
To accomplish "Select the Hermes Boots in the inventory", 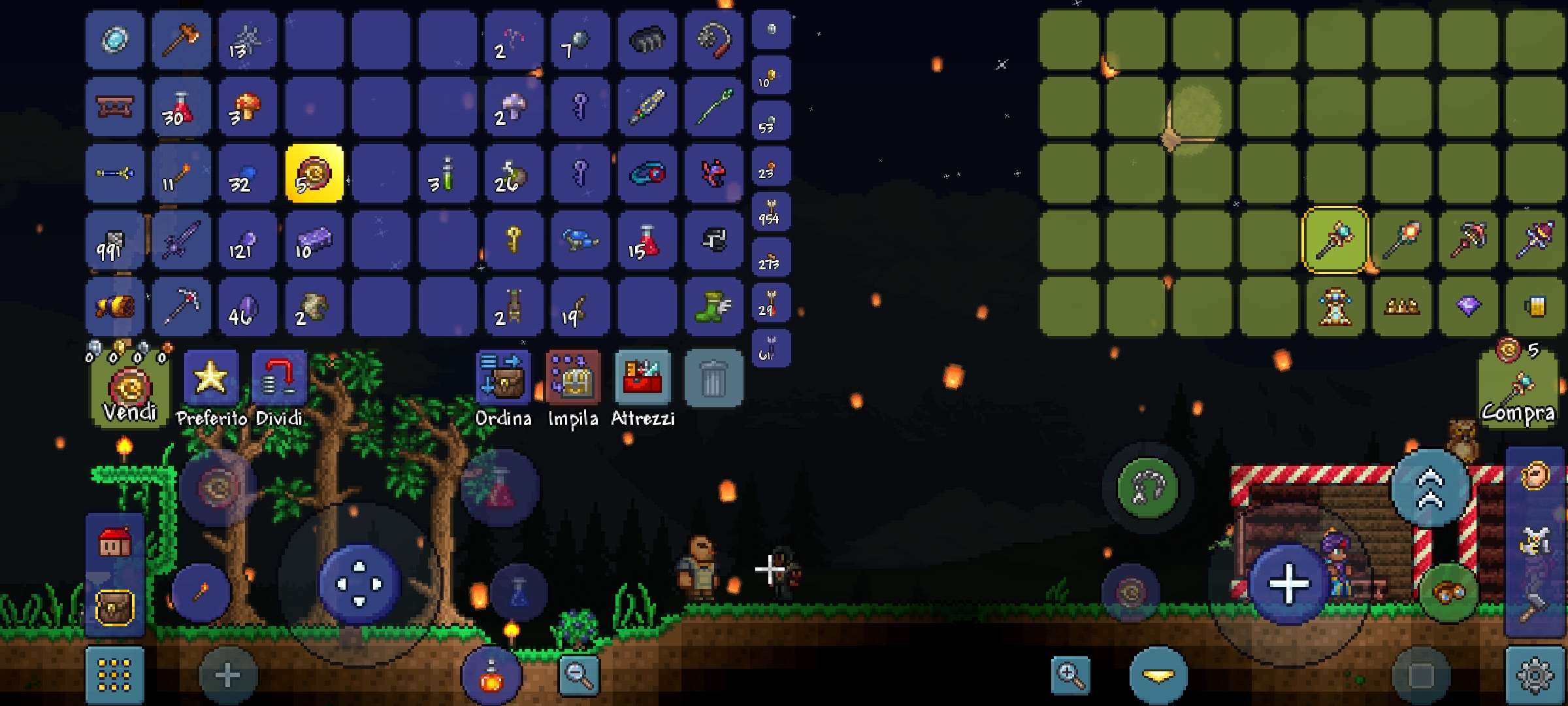I will tap(712, 306).
